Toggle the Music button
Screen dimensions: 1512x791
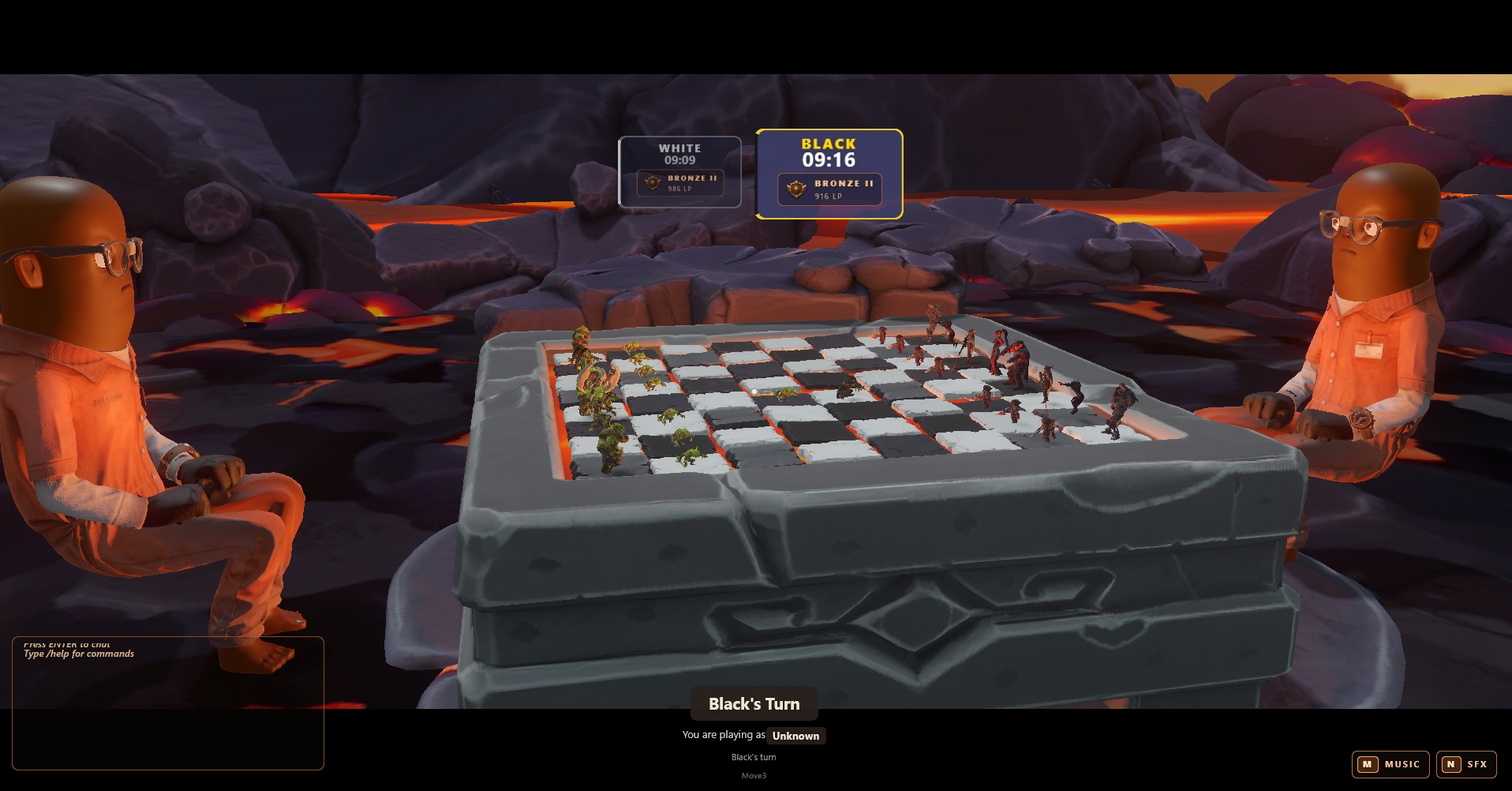[x=1390, y=764]
